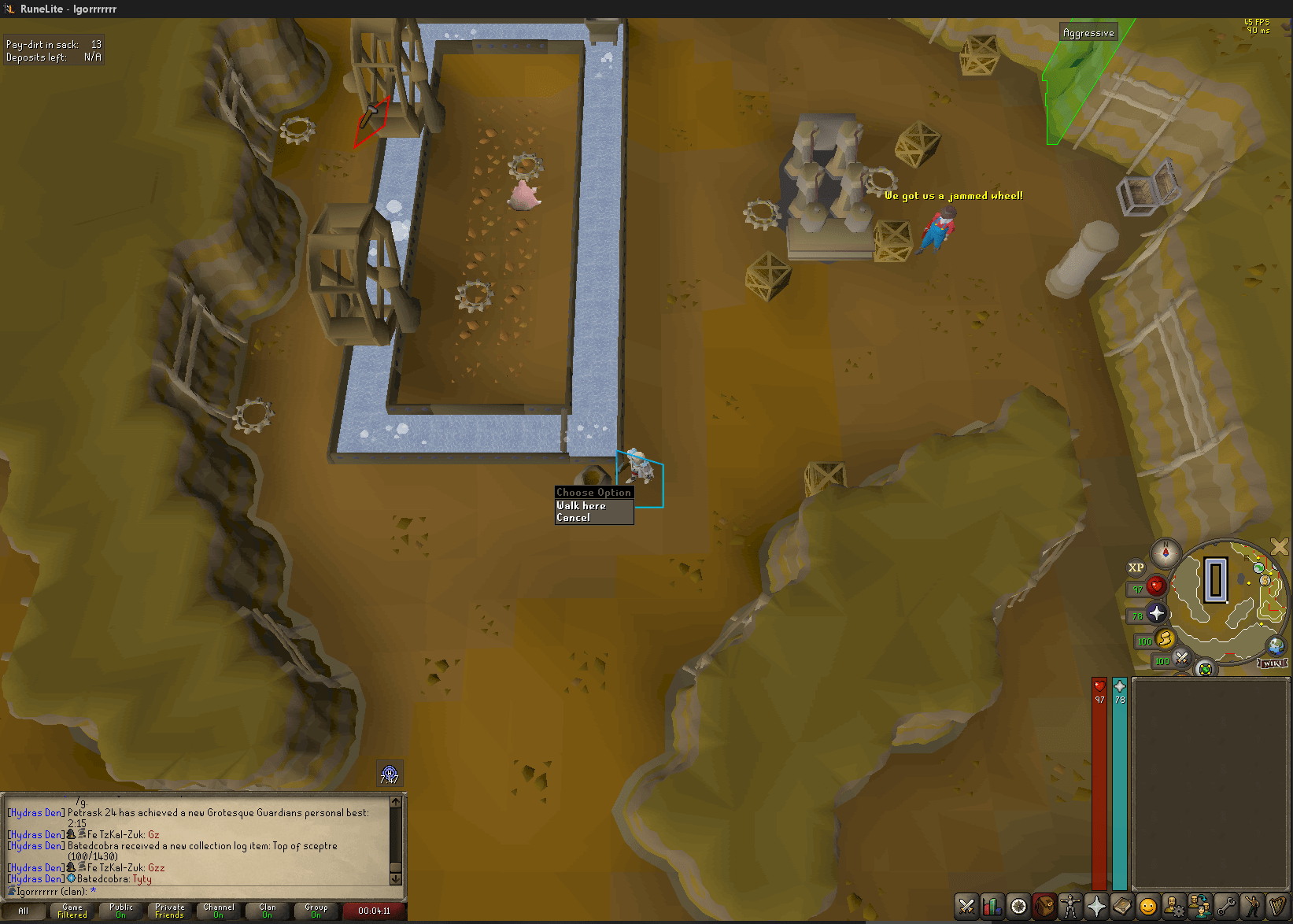Screen dimensions: 1293x924
Task: Select the Inventory tab
Action: [1044, 907]
